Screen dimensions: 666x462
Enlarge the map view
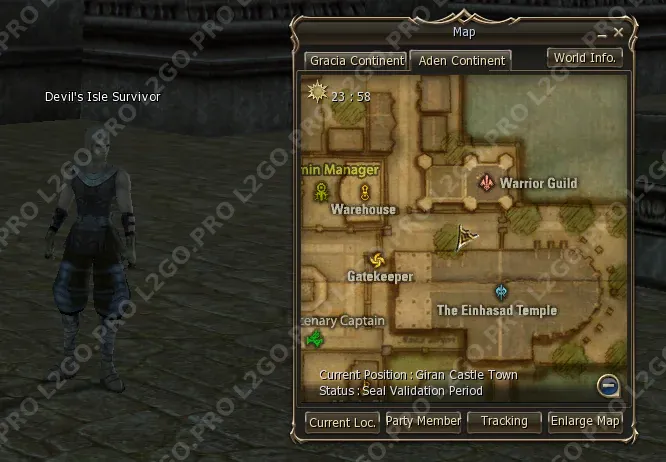[x=585, y=422]
